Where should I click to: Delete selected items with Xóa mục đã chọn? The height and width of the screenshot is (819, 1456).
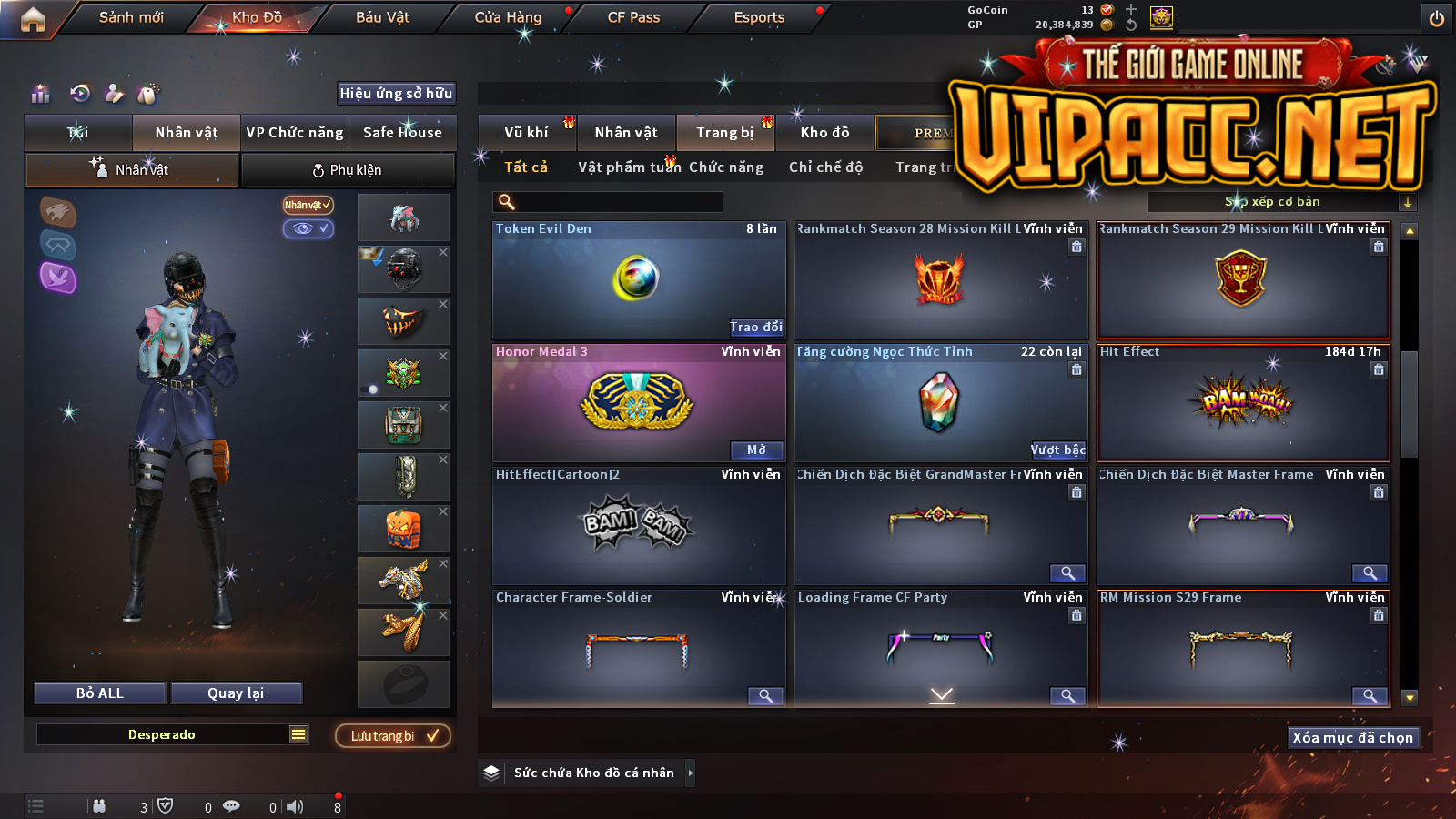coord(1352,737)
